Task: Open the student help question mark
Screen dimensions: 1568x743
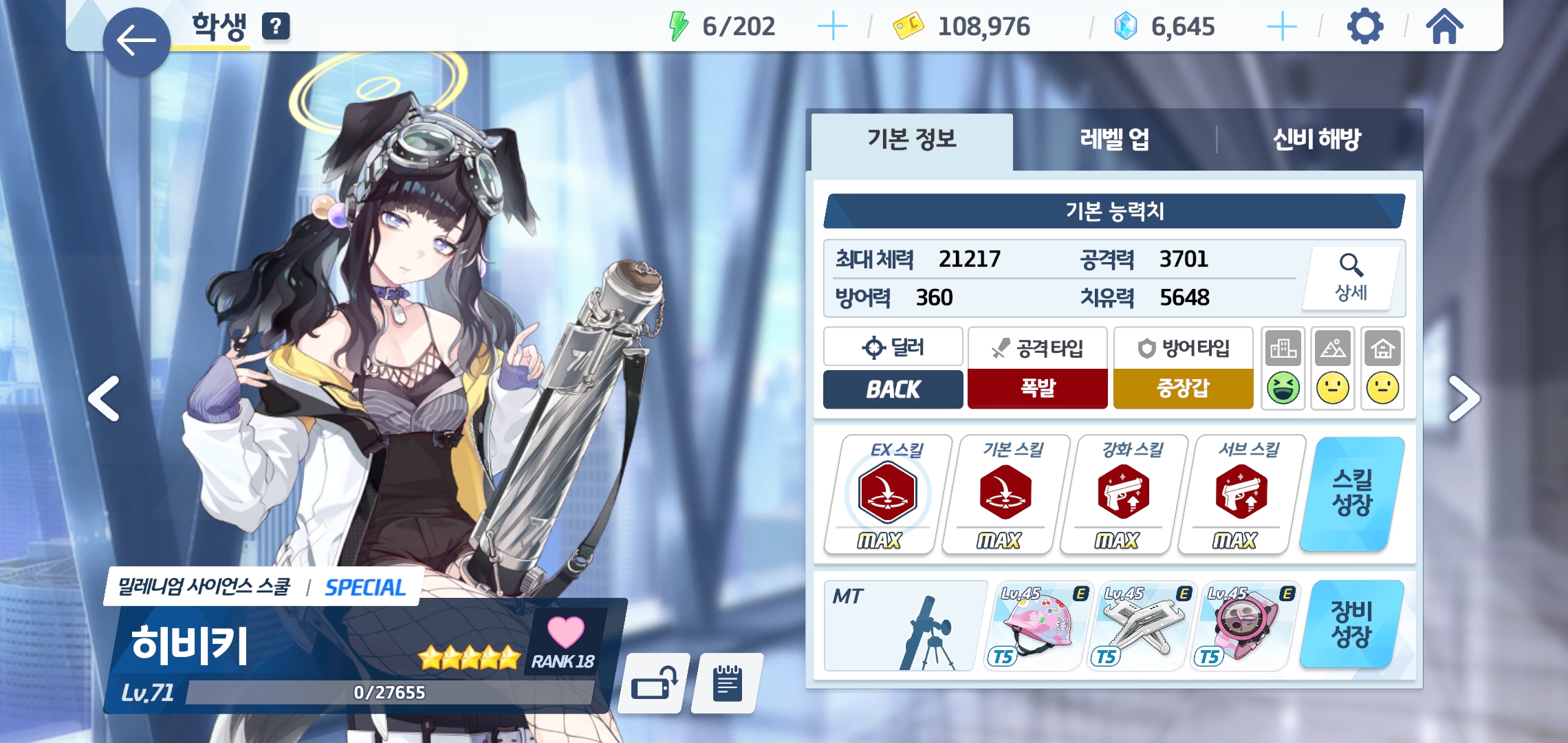Action: (x=276, y=27)
